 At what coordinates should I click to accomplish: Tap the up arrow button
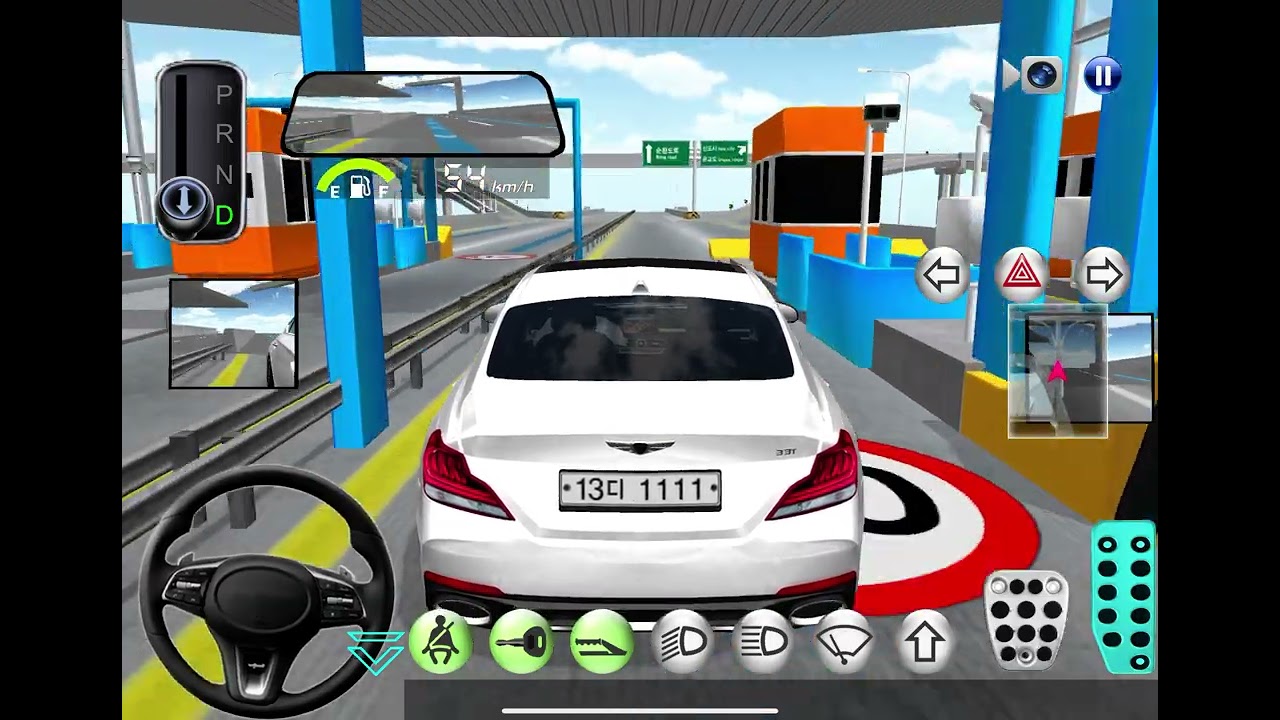tap(924, 642)
